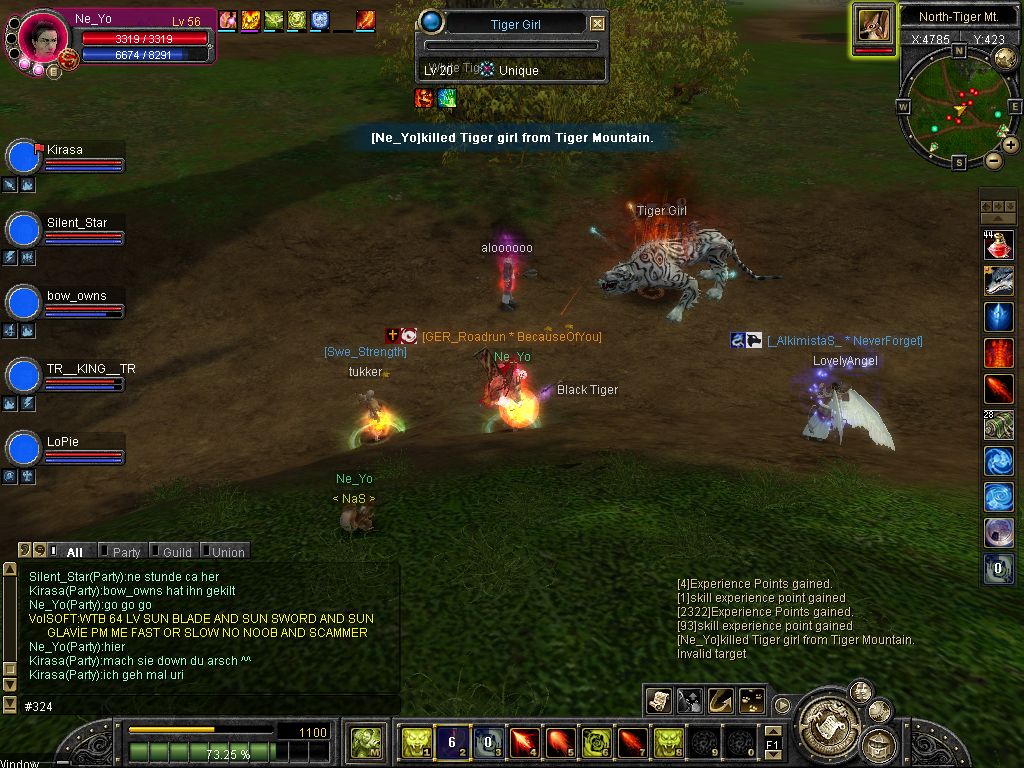Click the pet squirrel portrait

(x=873, y=25)
